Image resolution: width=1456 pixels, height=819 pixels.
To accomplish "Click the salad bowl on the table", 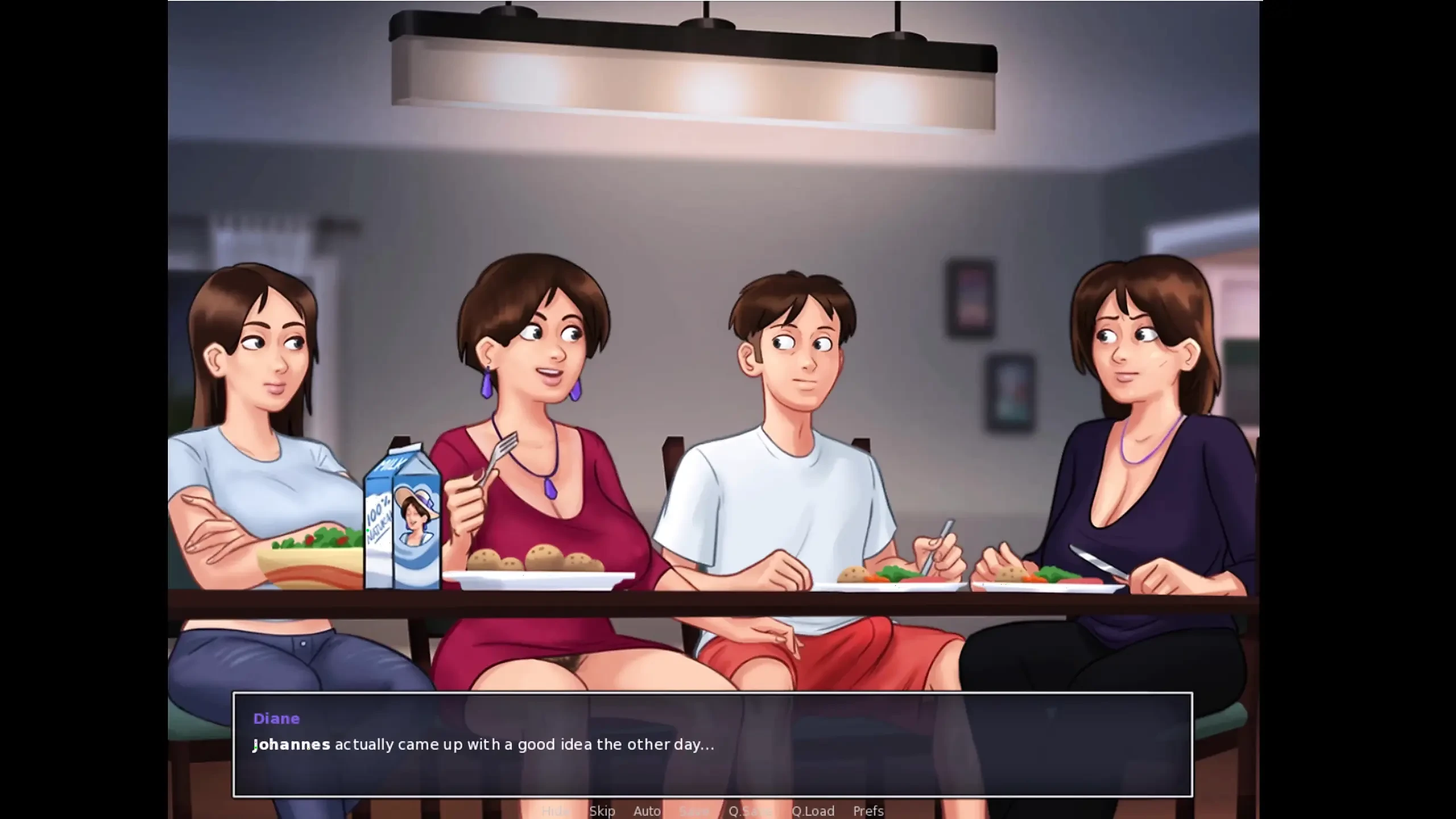I will (310, 552).
